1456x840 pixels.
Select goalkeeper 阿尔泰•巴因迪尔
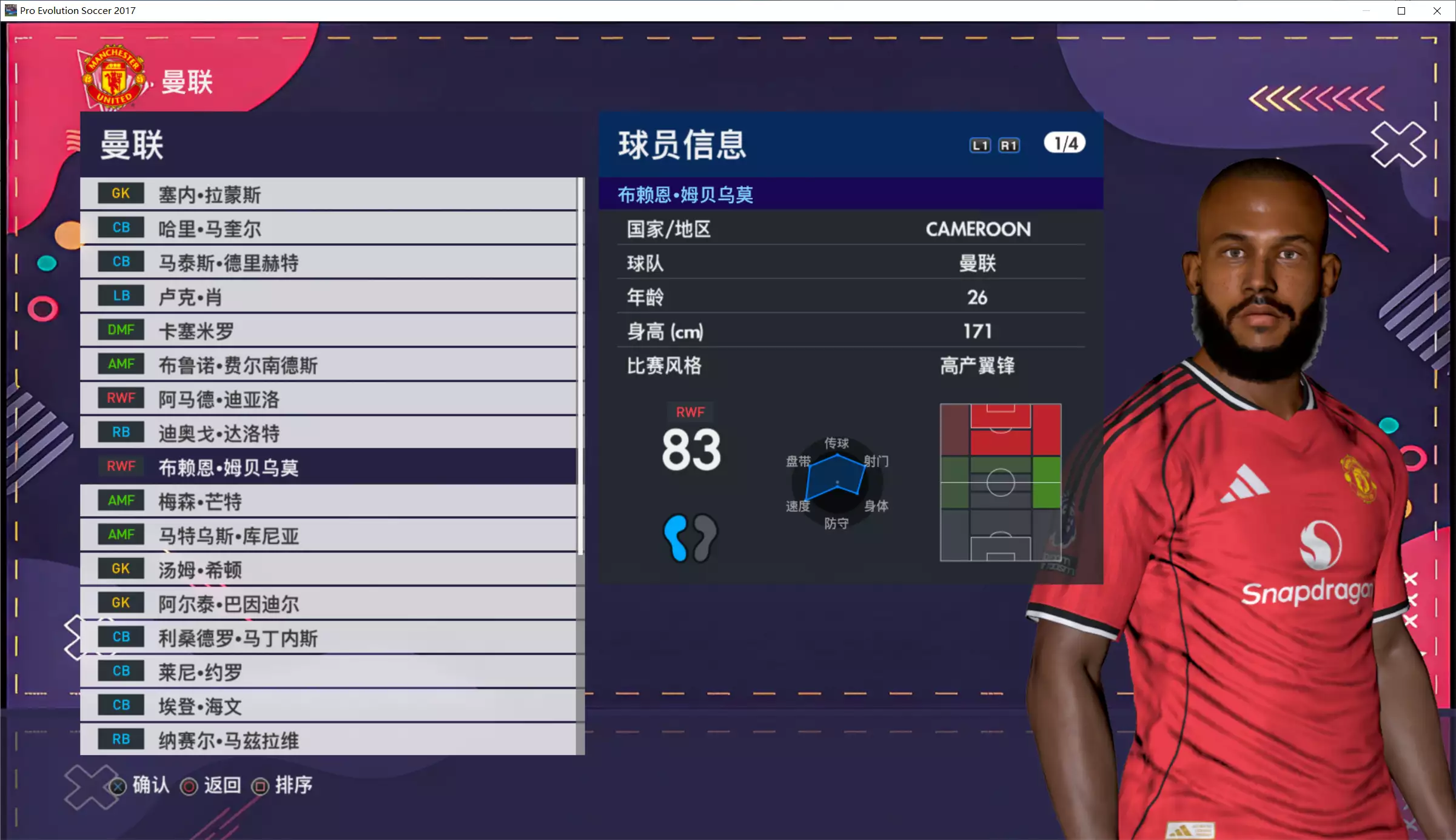(327, 603)
